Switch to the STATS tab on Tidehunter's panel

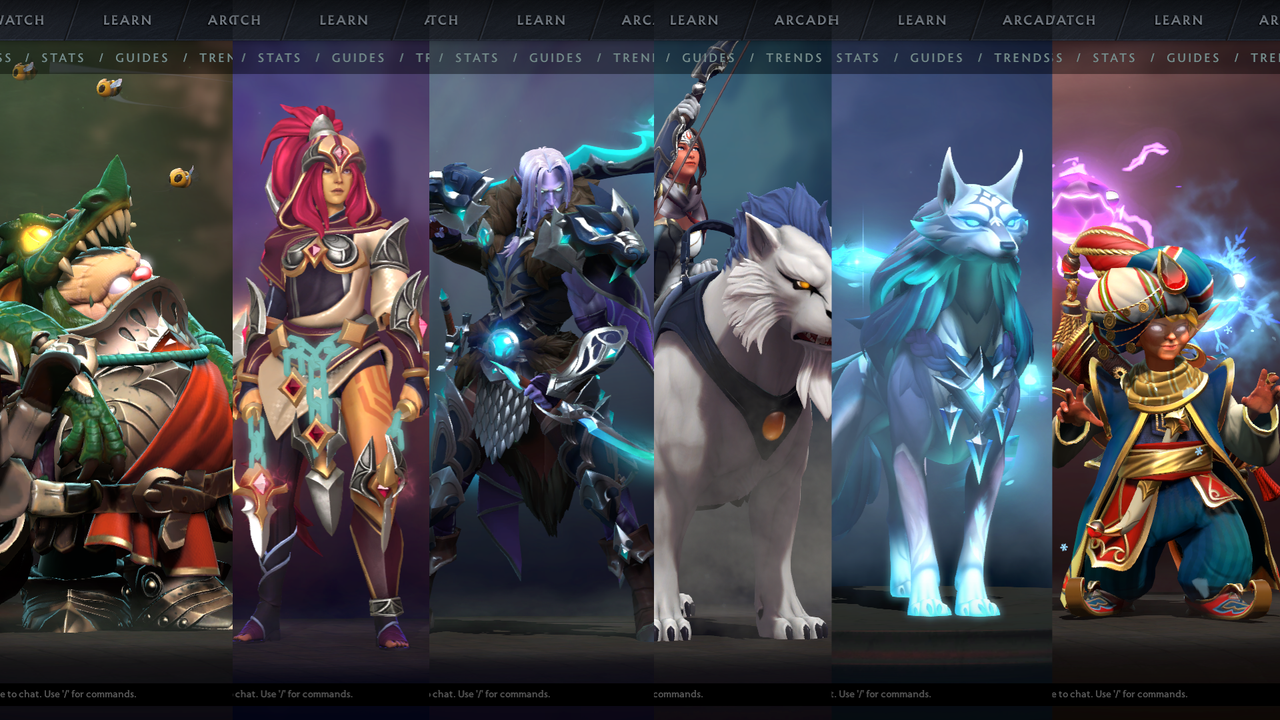point(64,57)
